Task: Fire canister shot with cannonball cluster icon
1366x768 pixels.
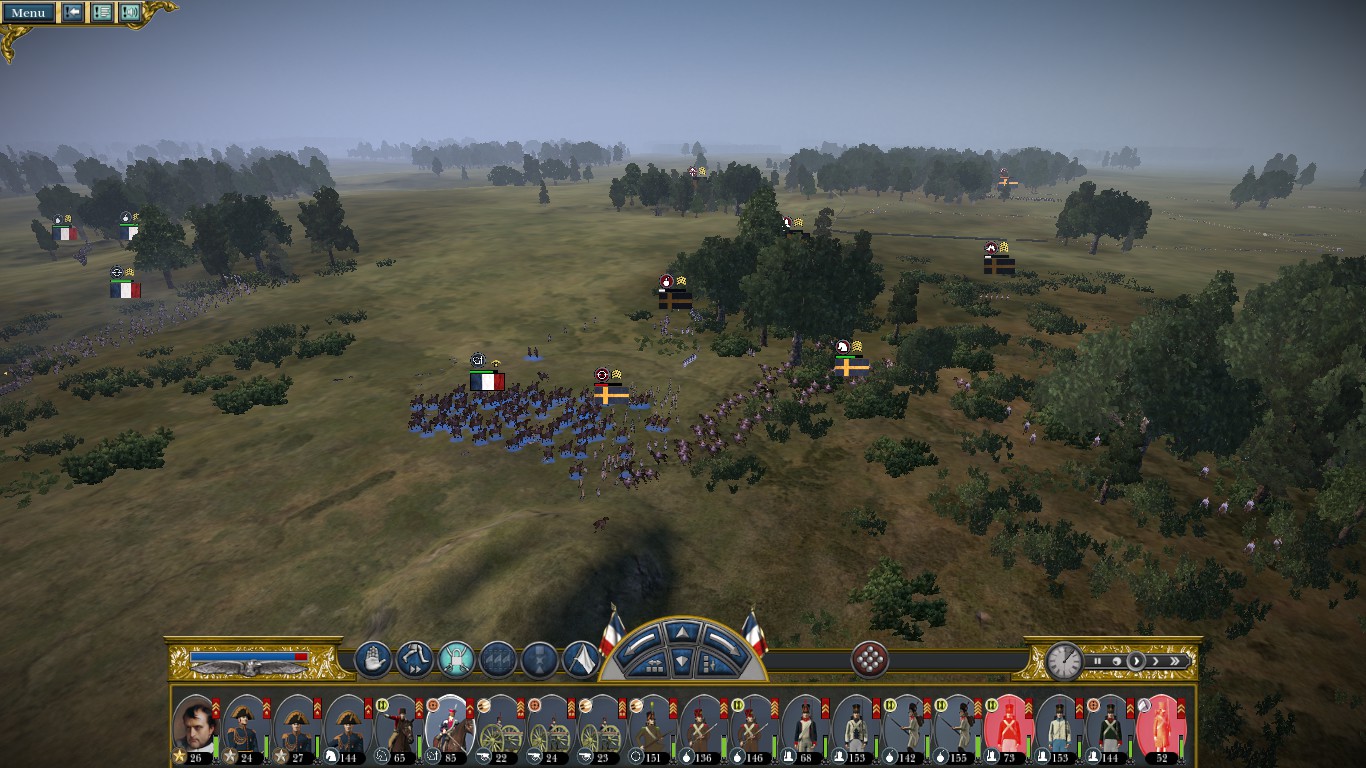Action: point(870,660)
